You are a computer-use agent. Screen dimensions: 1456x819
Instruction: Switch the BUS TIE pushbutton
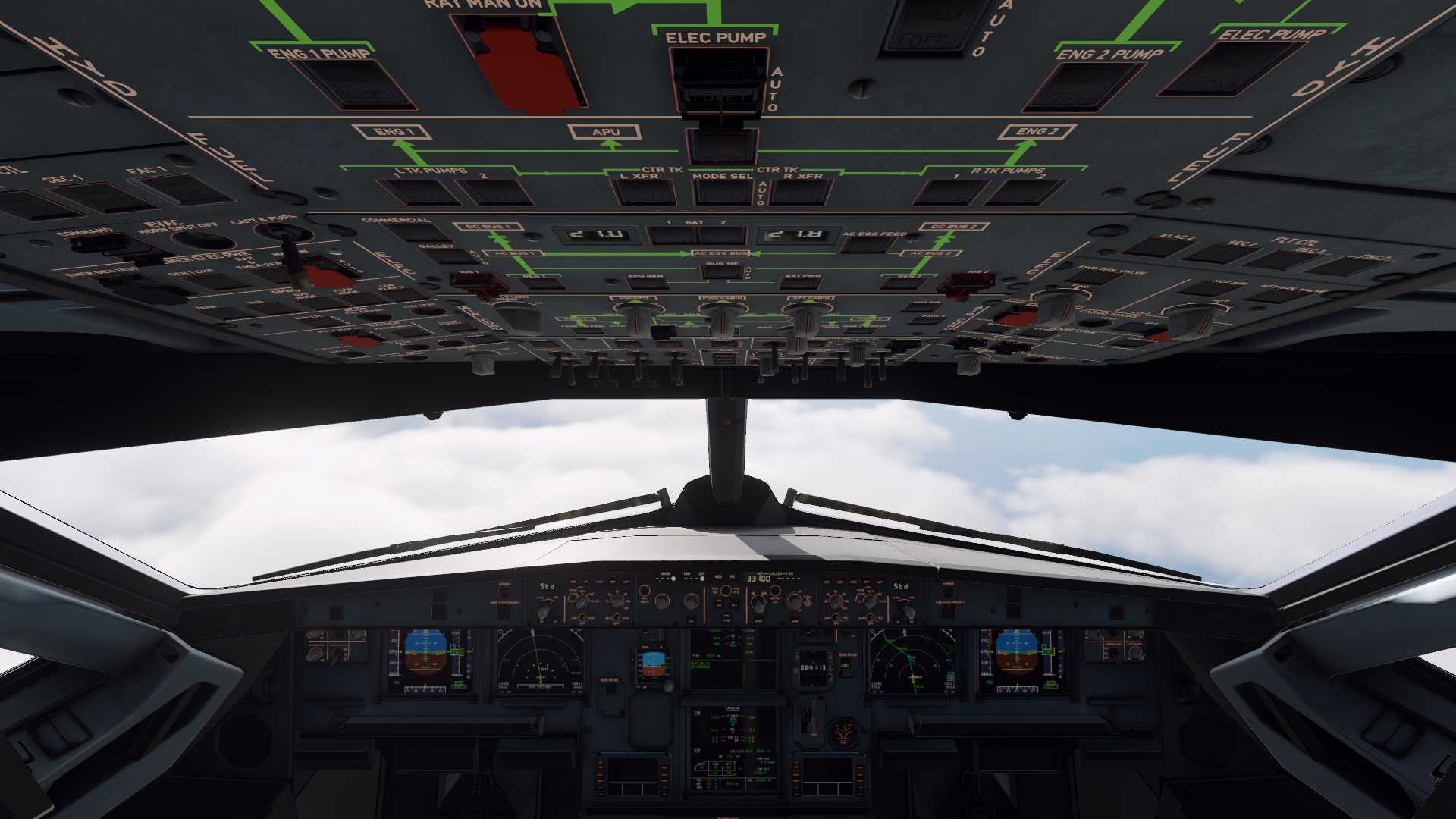click(722, 272)
